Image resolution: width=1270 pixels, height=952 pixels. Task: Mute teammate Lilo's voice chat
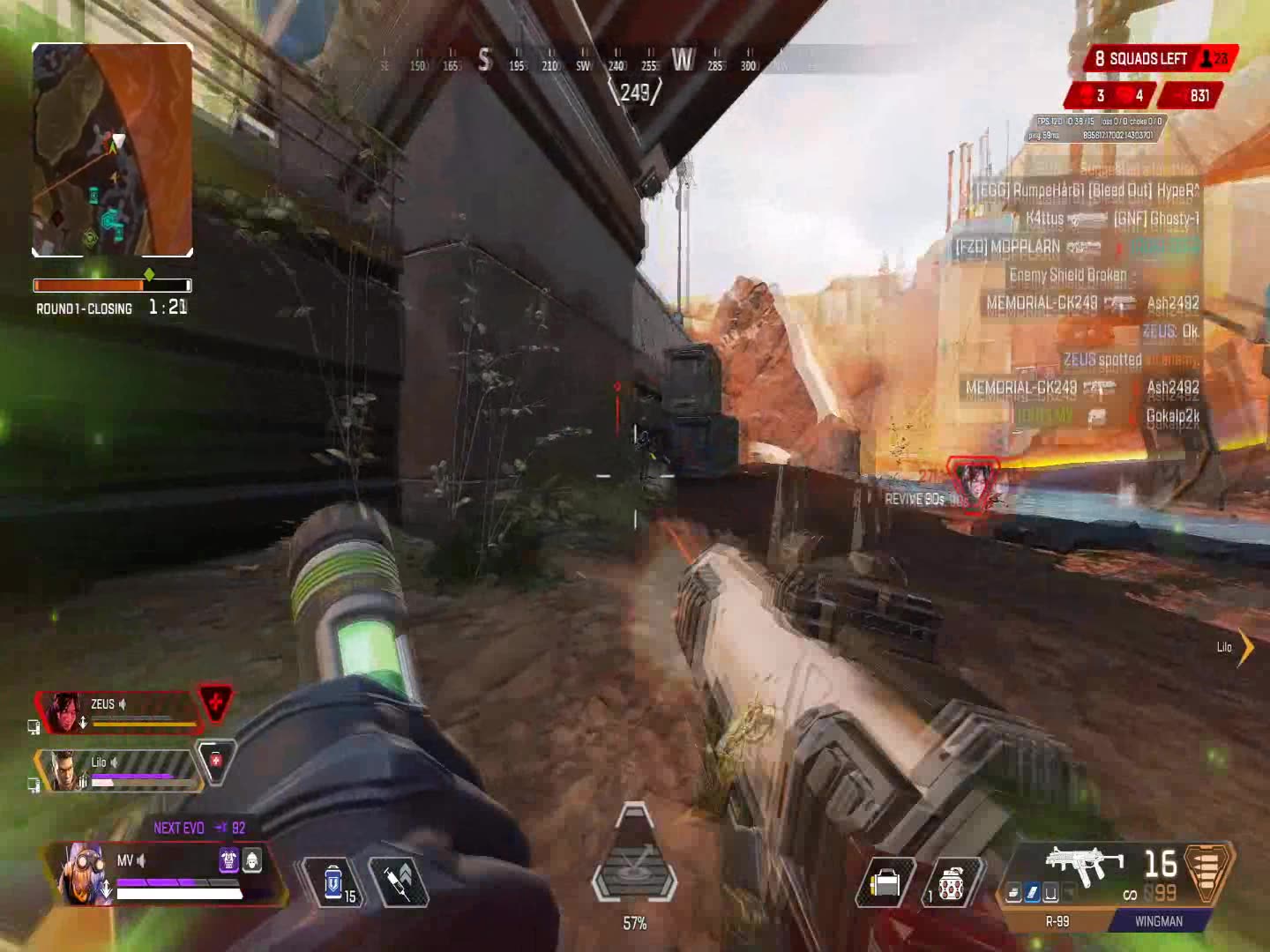click(x=115, y=762)
